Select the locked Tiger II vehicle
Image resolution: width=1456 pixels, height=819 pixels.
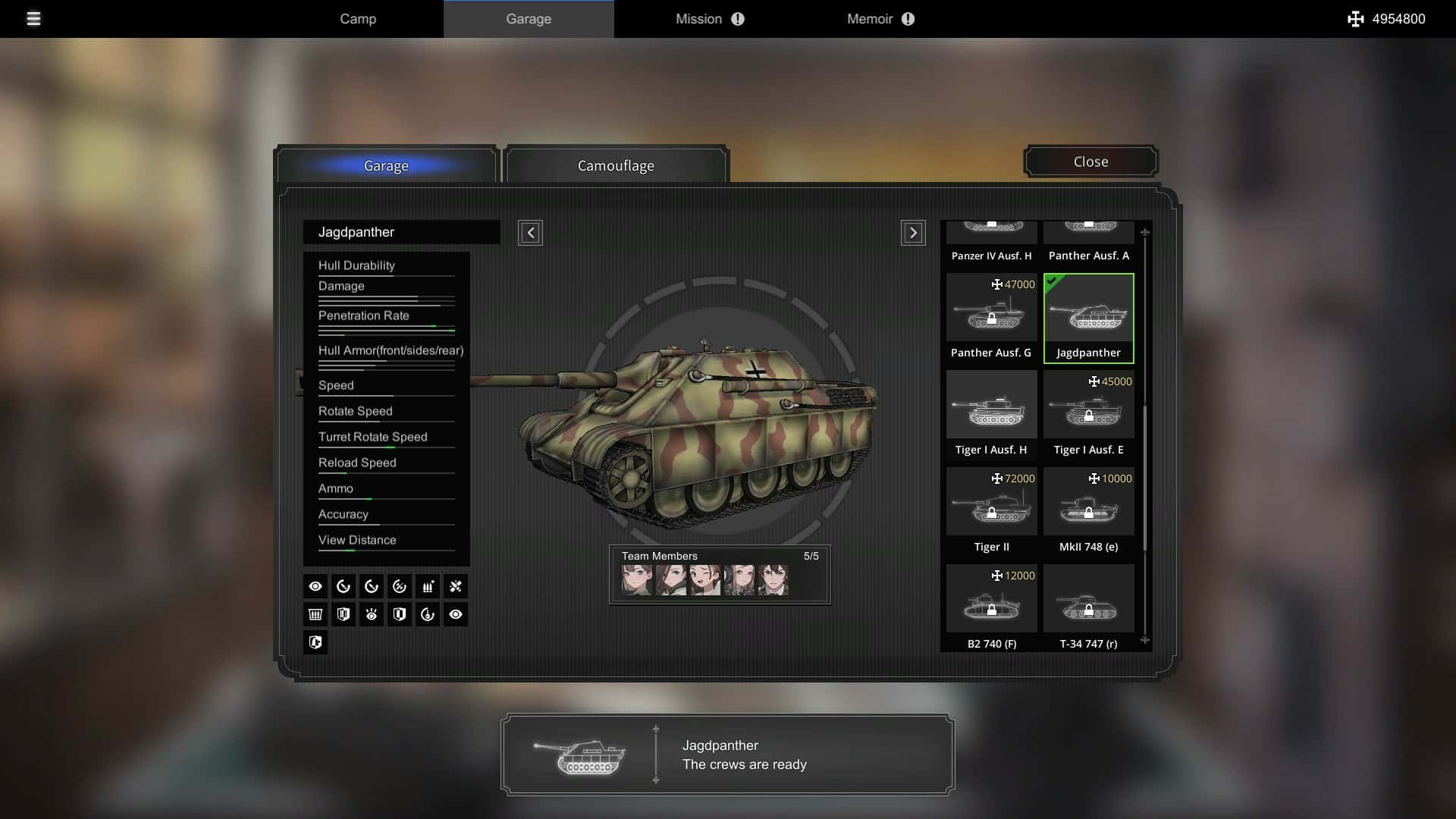click(991, 502)
